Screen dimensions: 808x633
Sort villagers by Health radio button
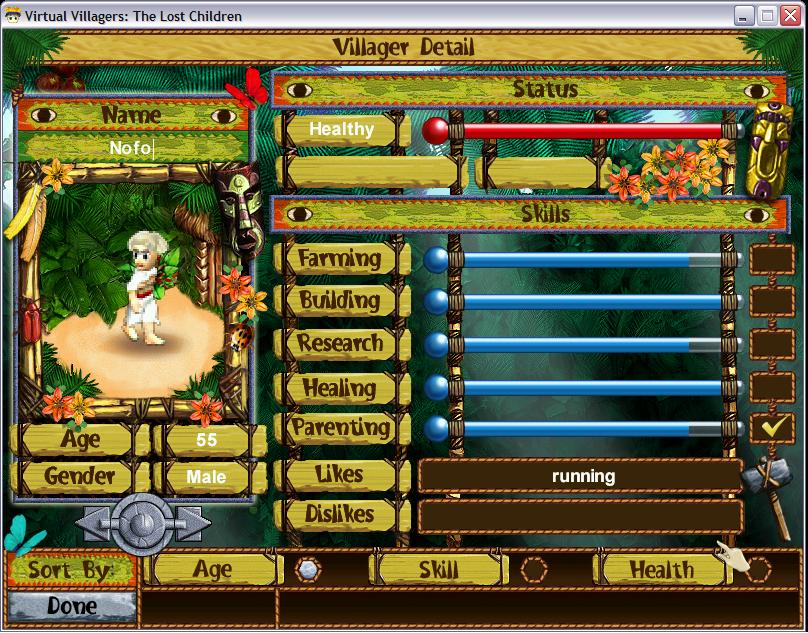pos(758,570)
